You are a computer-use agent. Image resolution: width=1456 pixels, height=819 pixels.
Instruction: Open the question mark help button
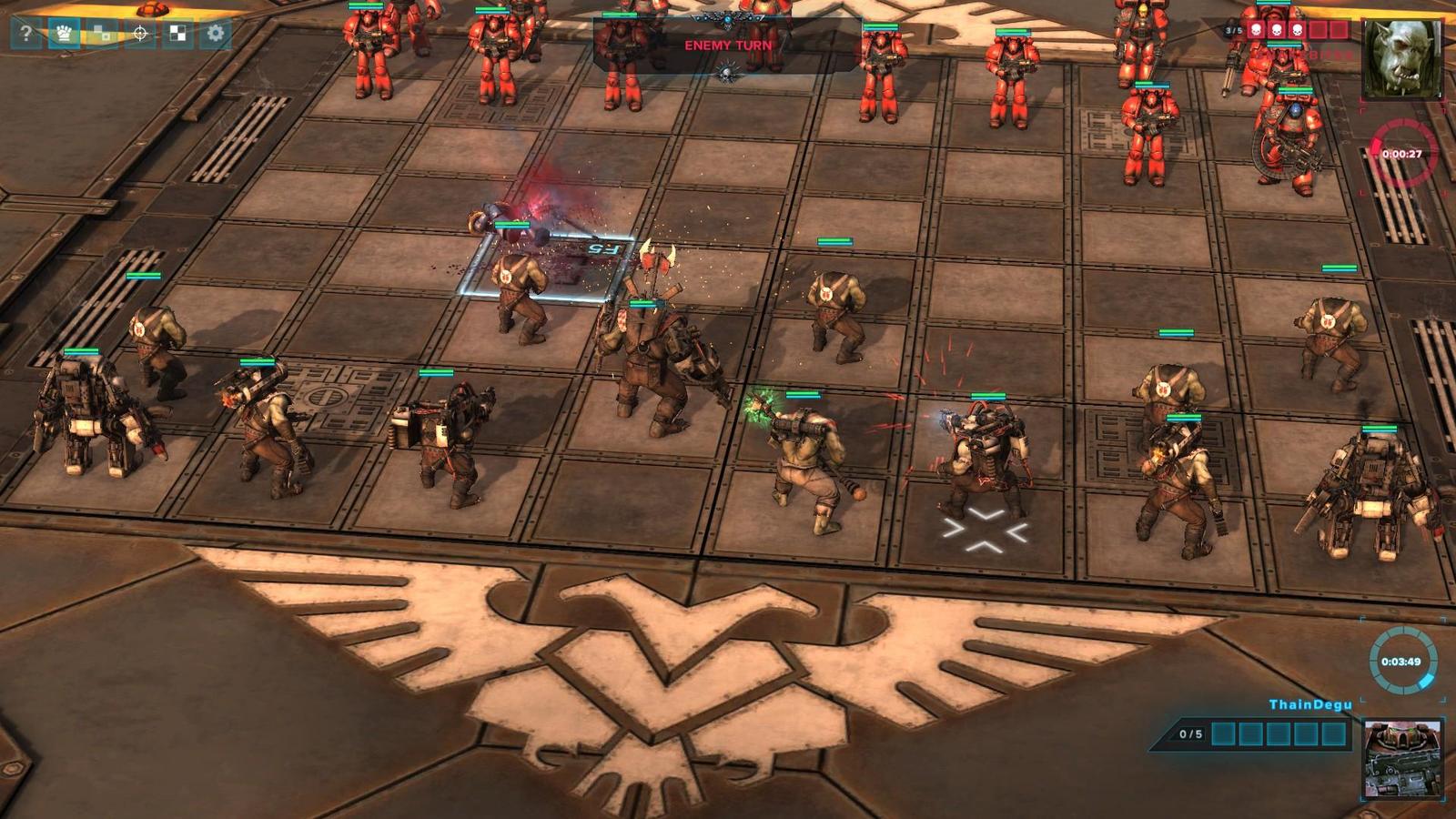pyautogui.click(x=26, y=34)
